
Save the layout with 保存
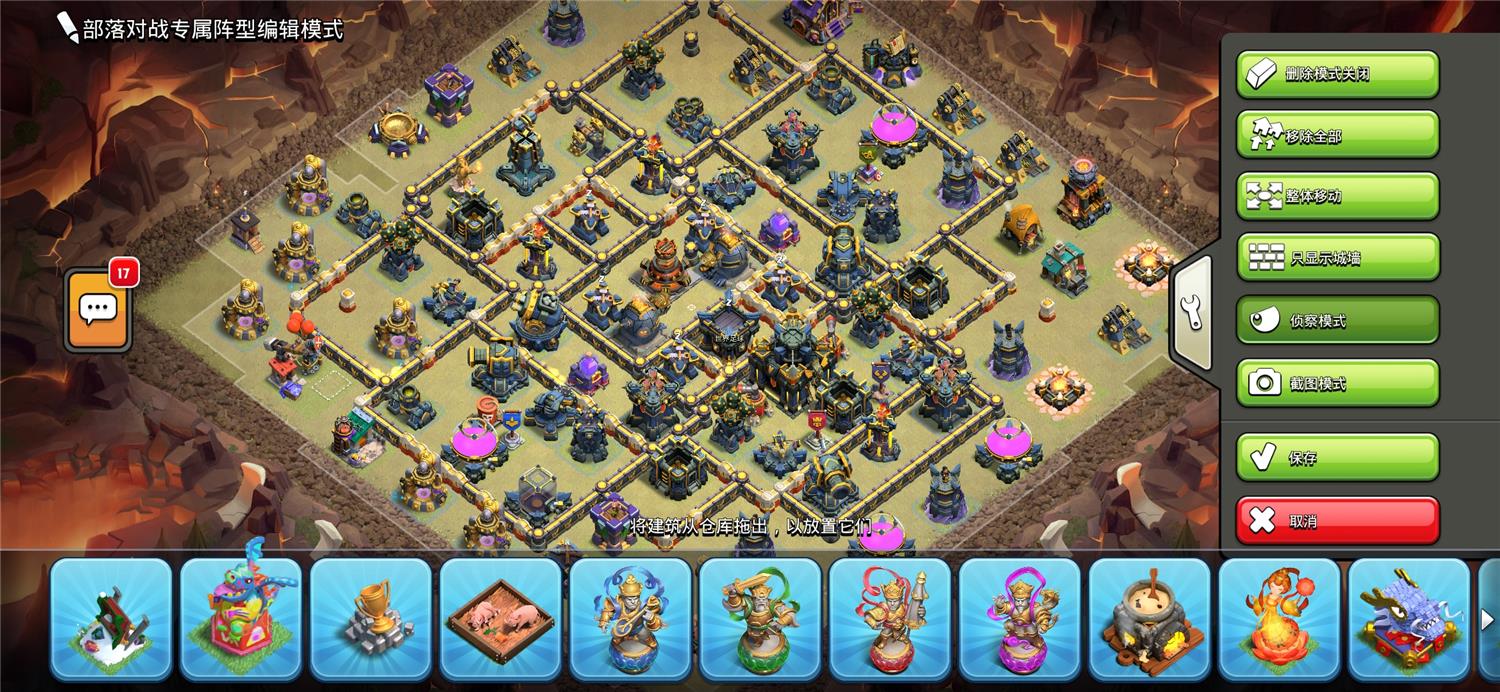pos(1337,458)
